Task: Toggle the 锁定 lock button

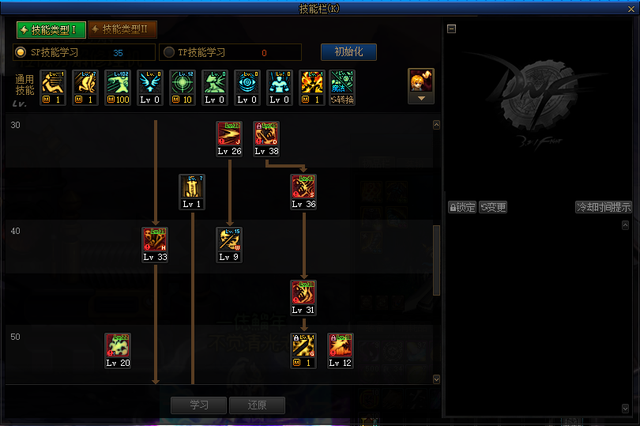Action: tap(462, 208)
